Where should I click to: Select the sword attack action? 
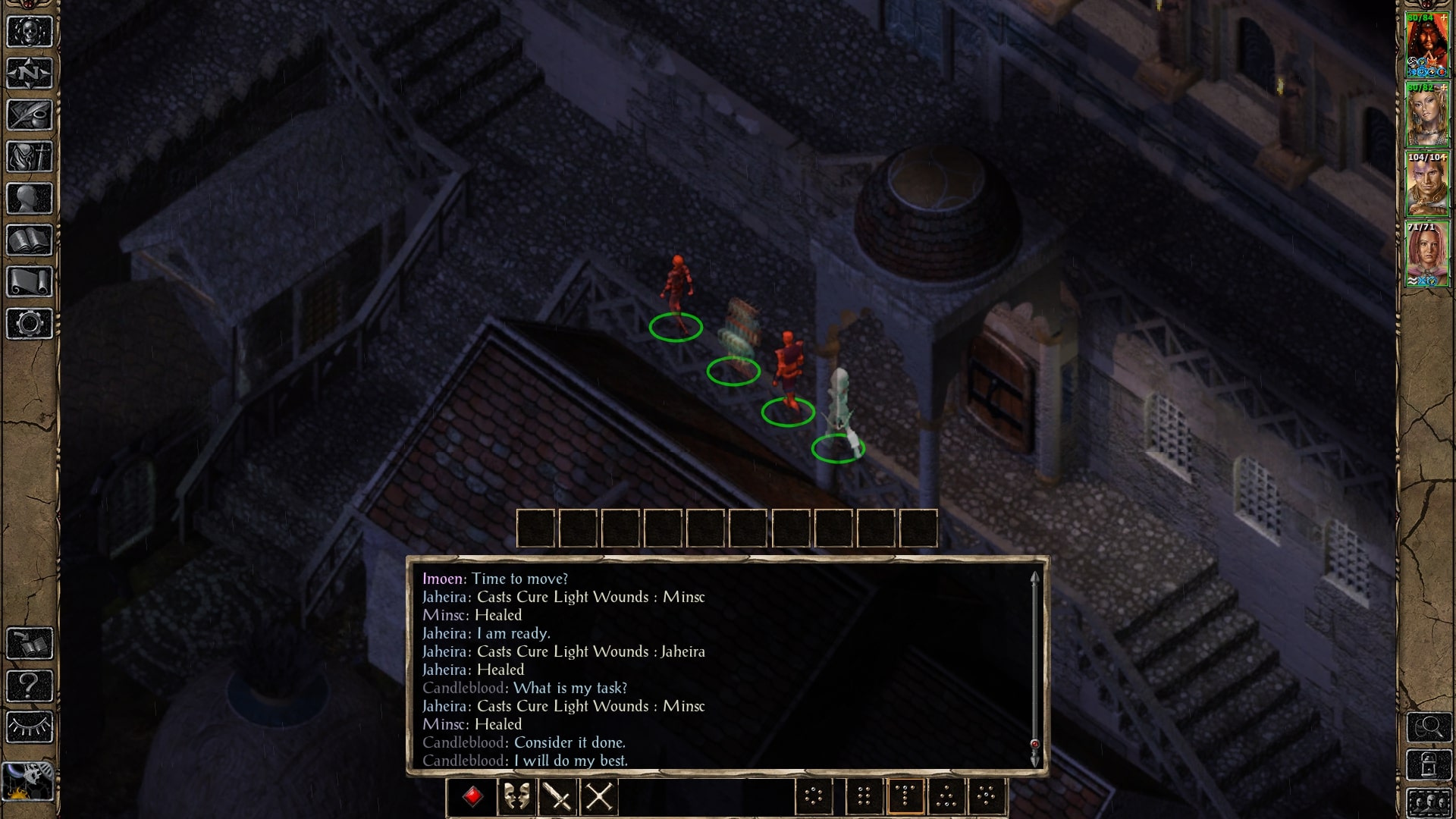click(x=557, y=797)
